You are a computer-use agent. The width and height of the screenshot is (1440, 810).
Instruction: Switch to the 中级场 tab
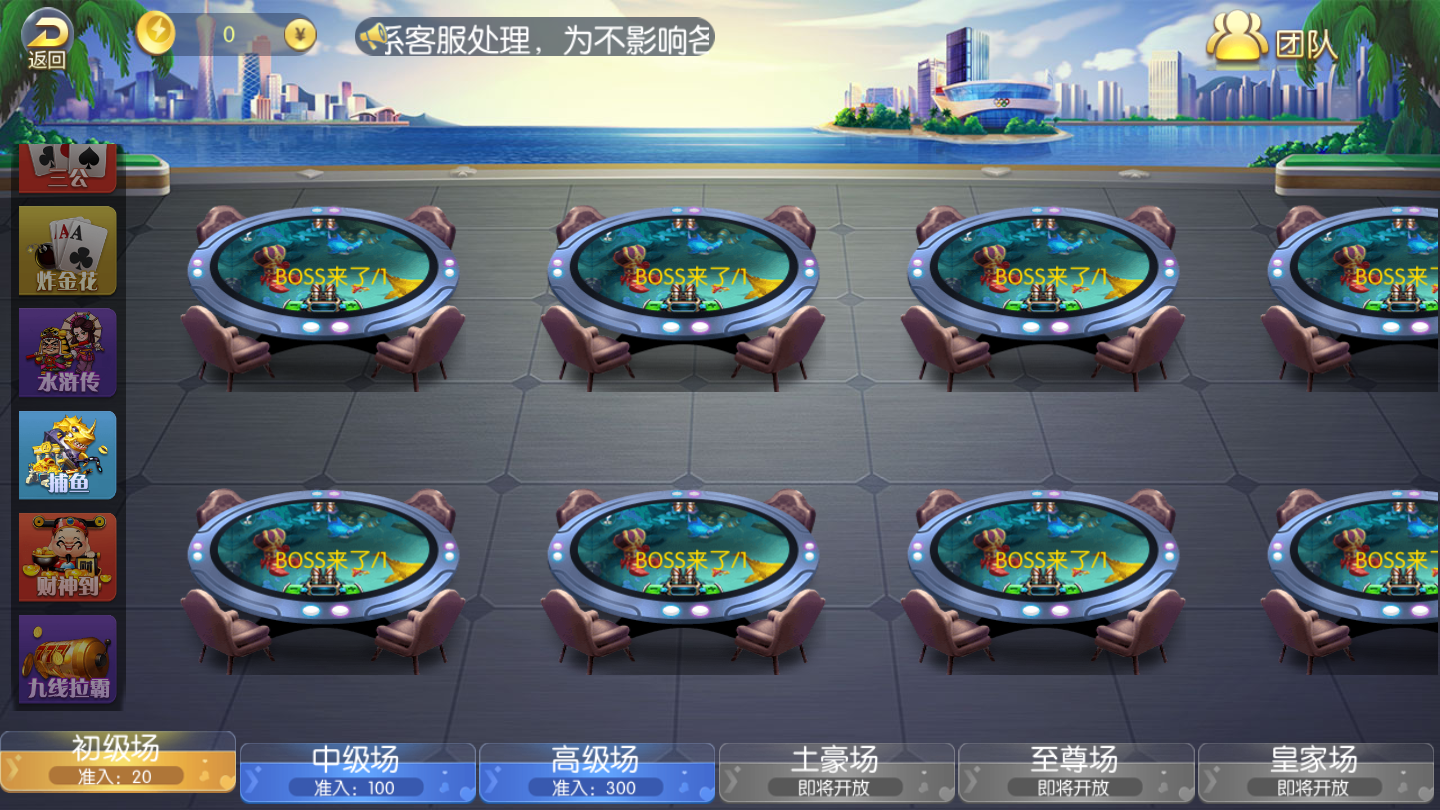click(x=357, y=770)
